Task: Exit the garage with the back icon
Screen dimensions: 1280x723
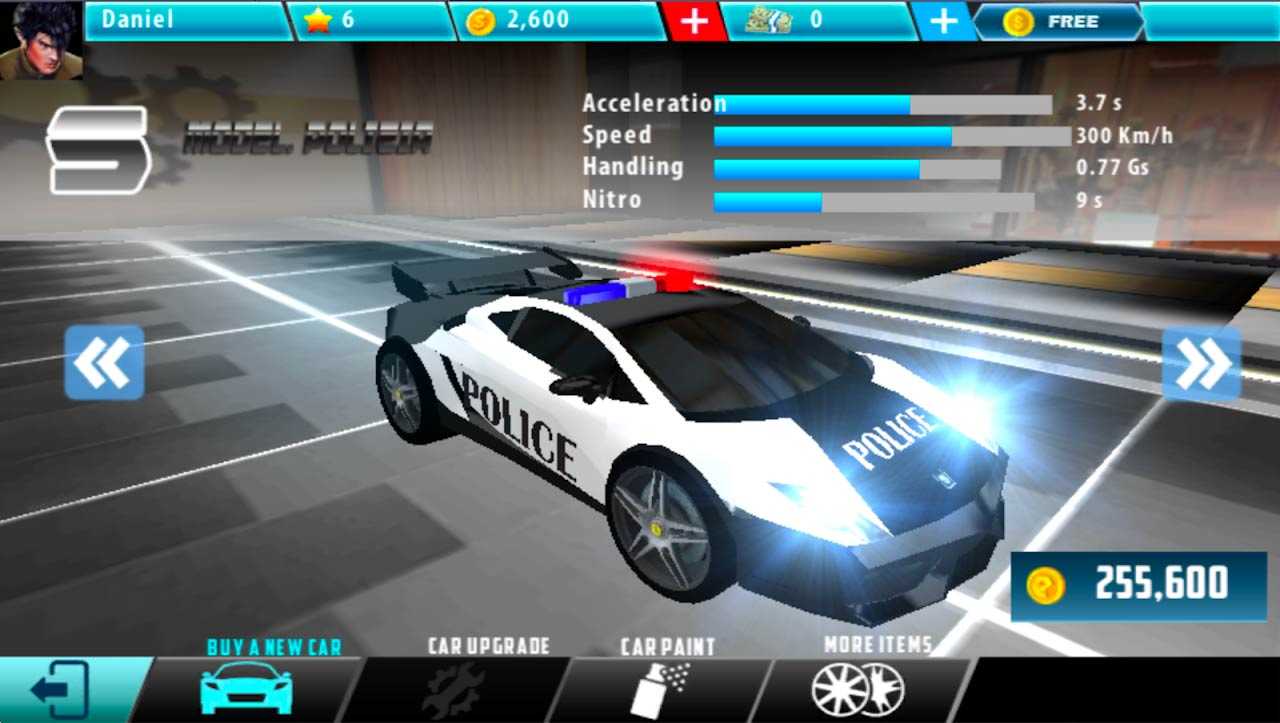Action: pyautogui.click(x=62, y=689)
